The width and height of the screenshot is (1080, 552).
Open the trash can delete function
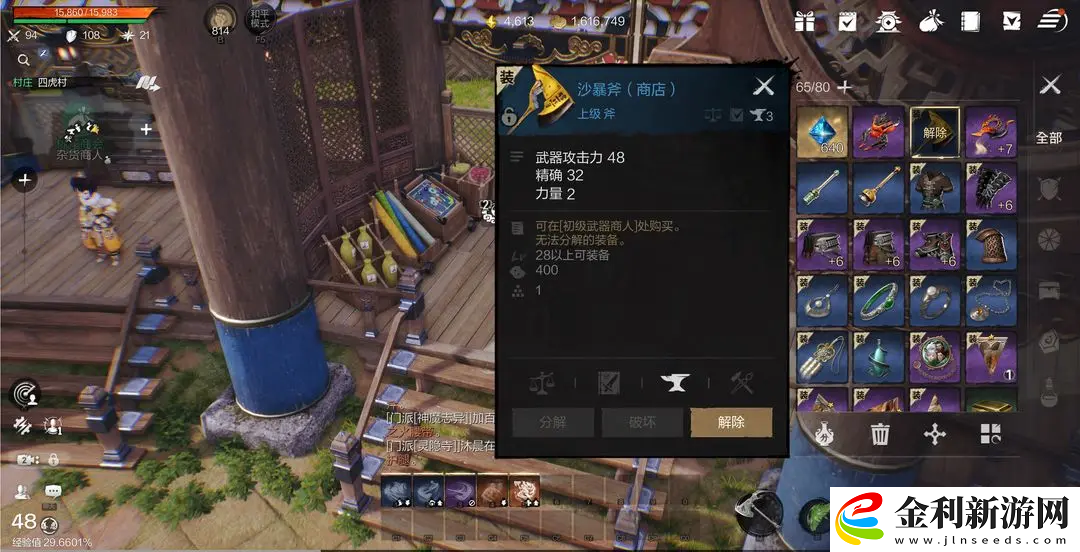[x=880, y=434]
